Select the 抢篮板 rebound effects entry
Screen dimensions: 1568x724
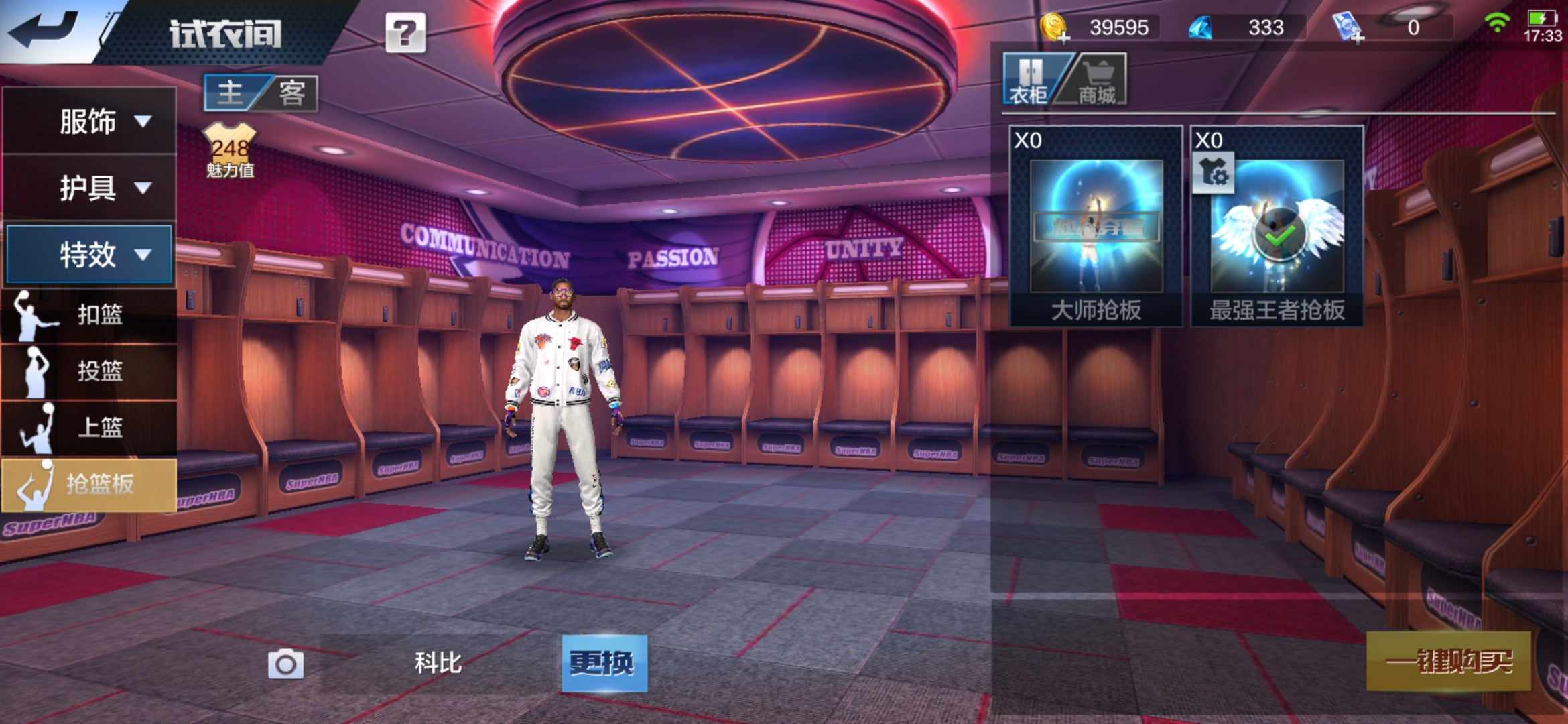point(89,484)
